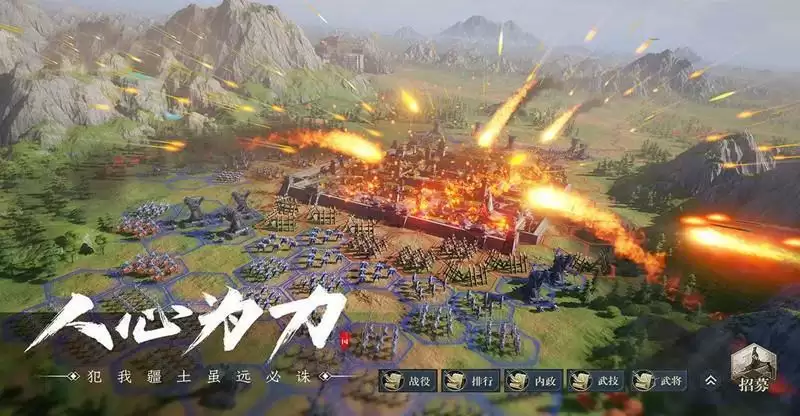Open the 战役 campaign menu
This screenshot has width=800, height=416.
coord(407,380)
